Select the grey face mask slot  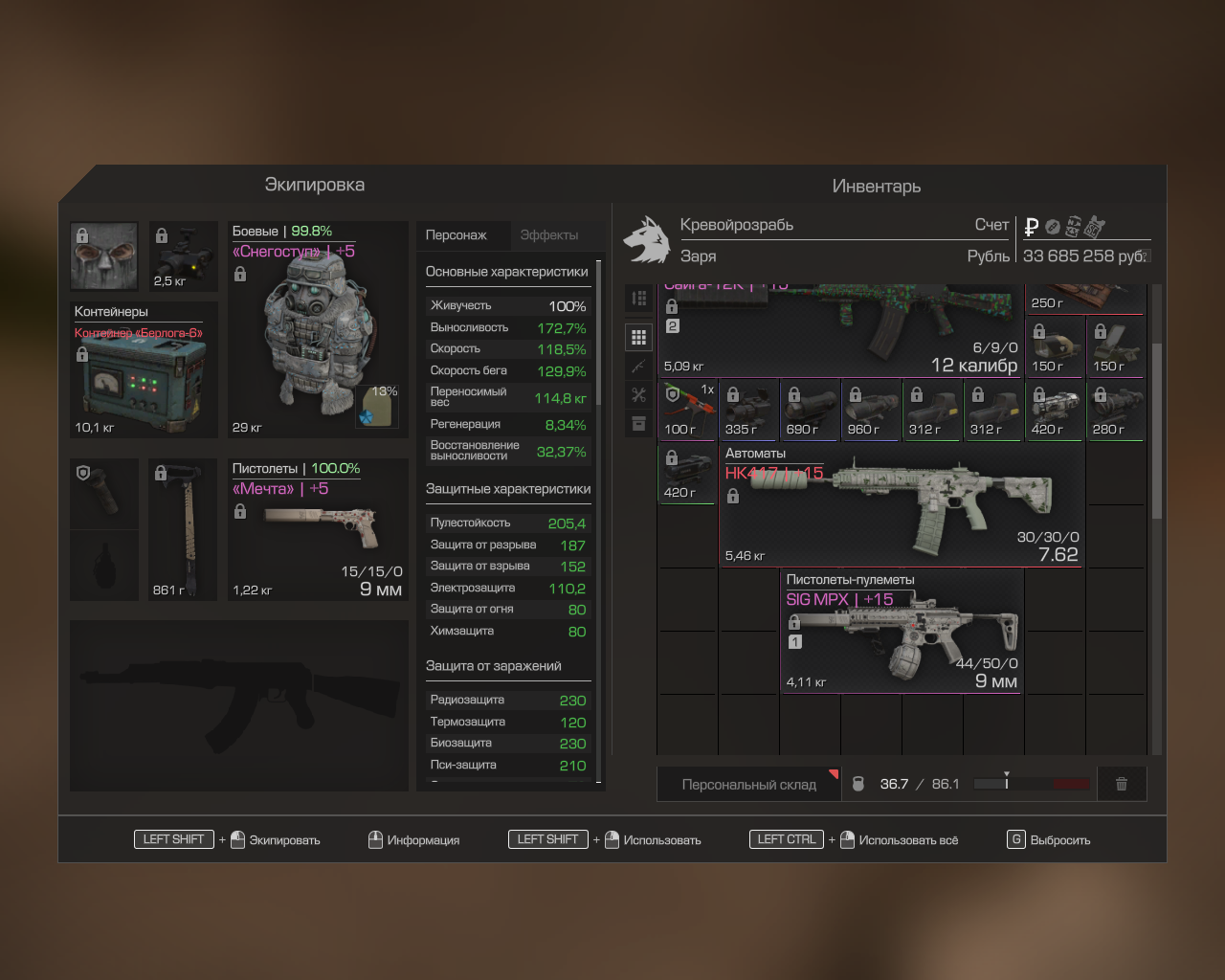click(104, 256)
